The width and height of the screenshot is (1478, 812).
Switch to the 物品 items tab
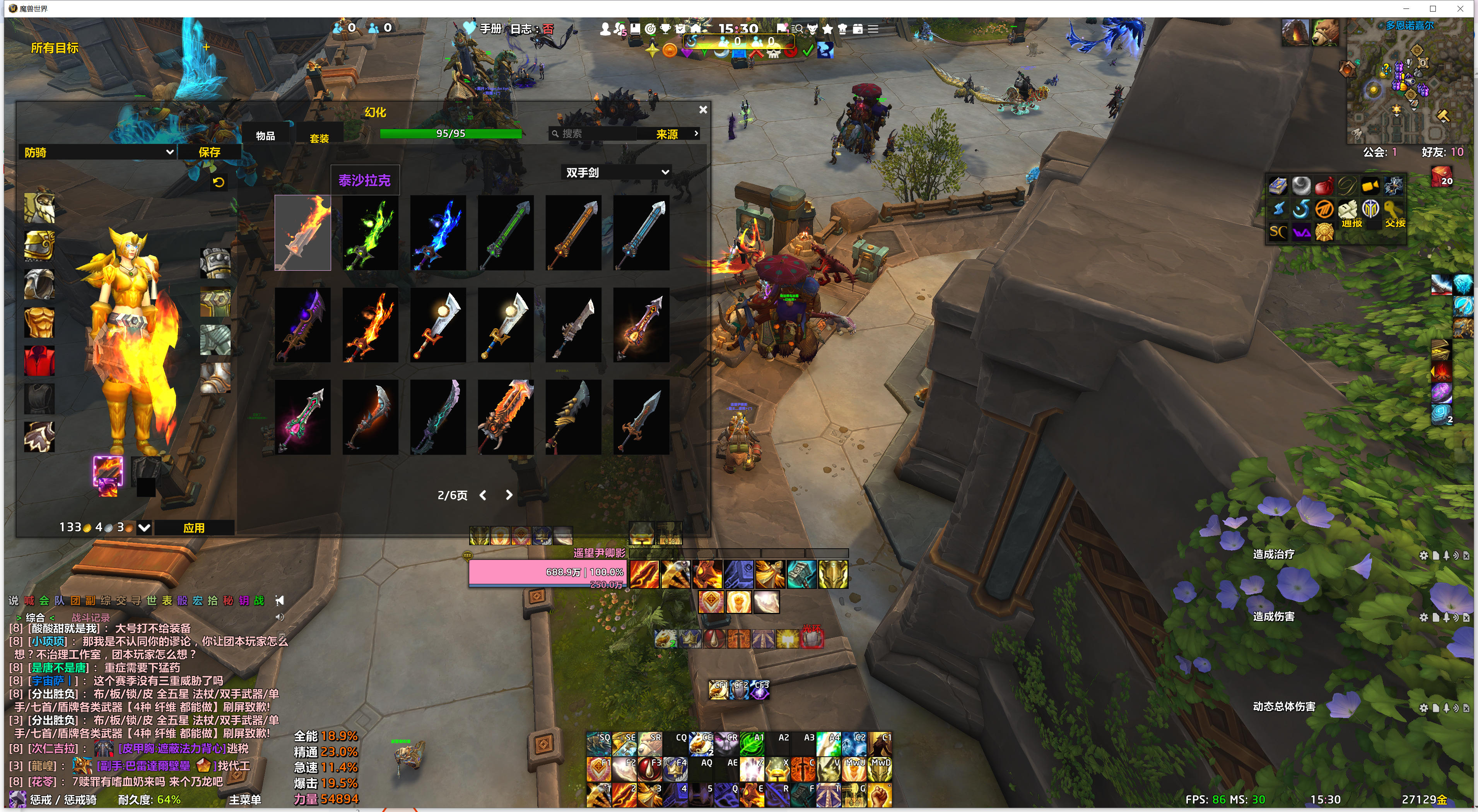[x=265, y=136]
